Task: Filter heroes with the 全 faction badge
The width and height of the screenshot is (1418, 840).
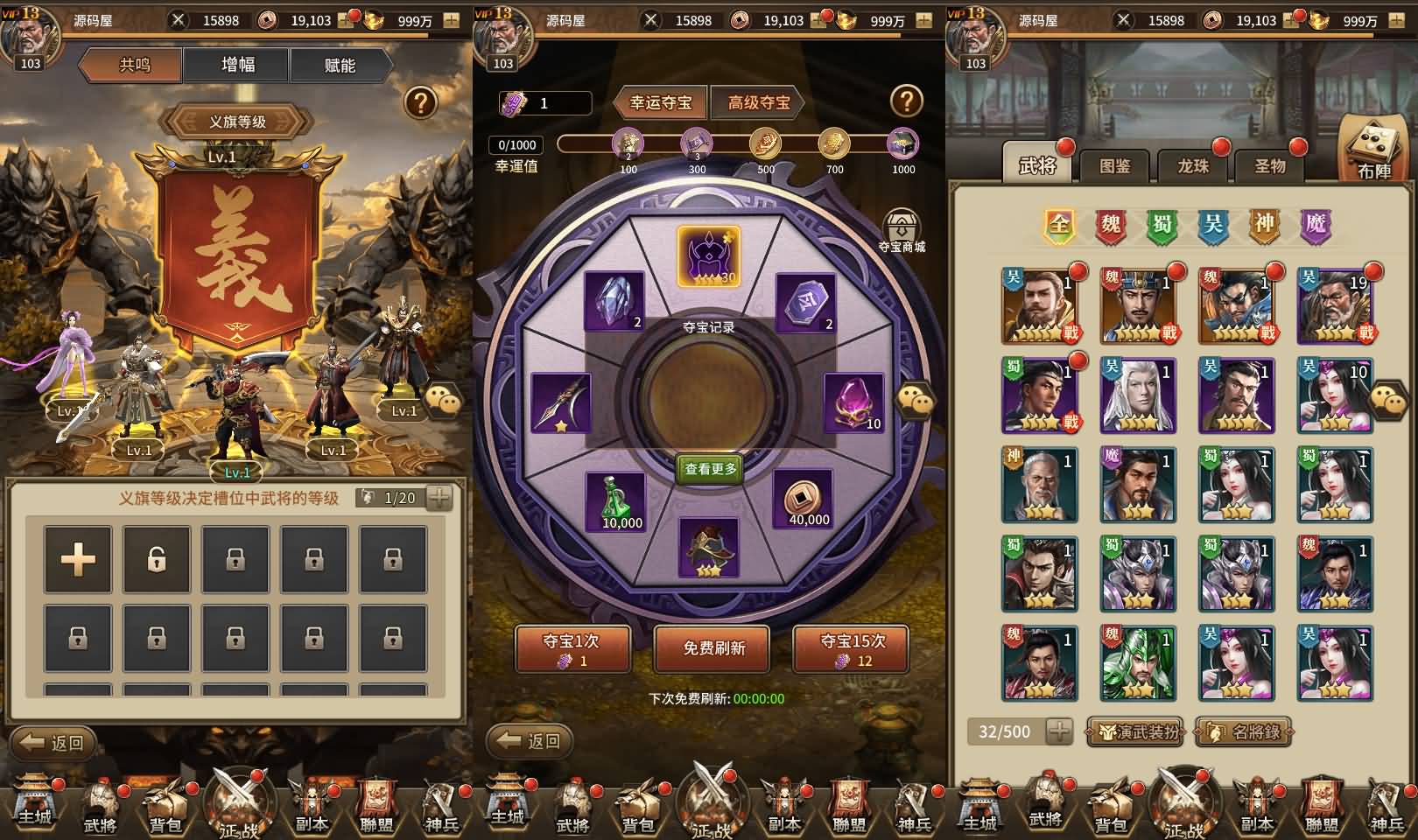Action: tap(1059, 225)
